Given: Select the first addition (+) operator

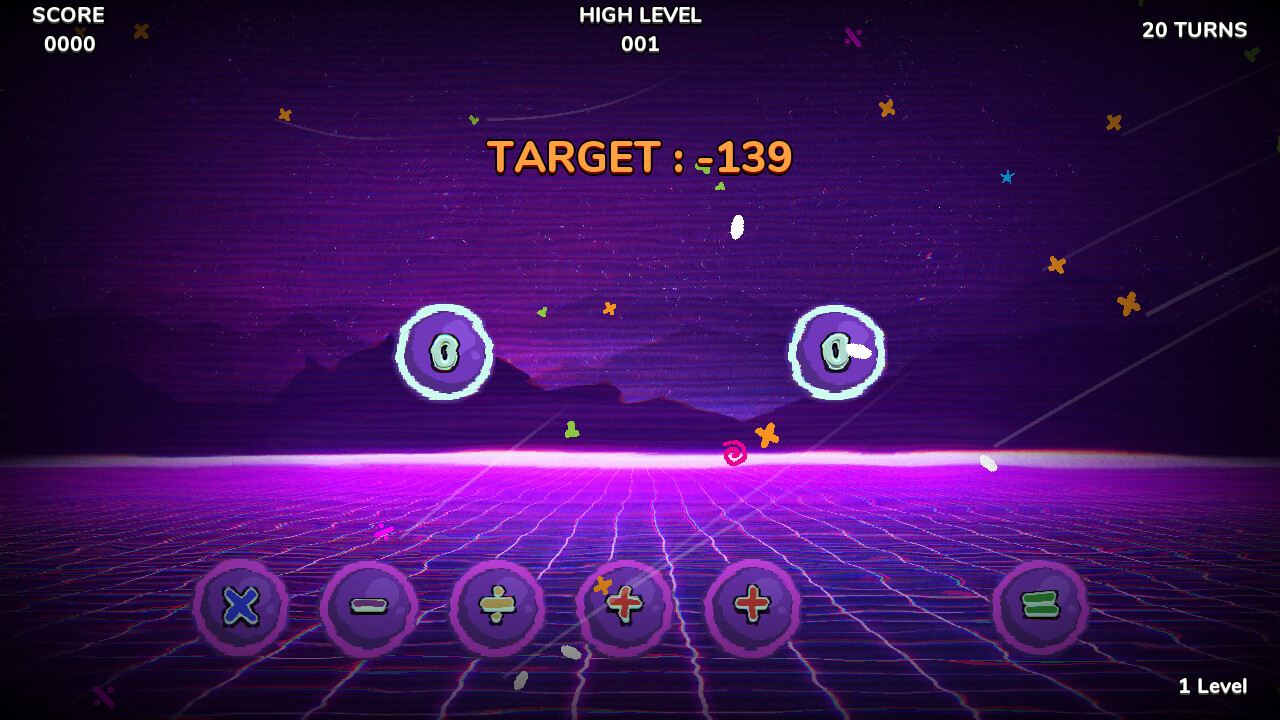Looking at the screenshot, I should 626,607.
